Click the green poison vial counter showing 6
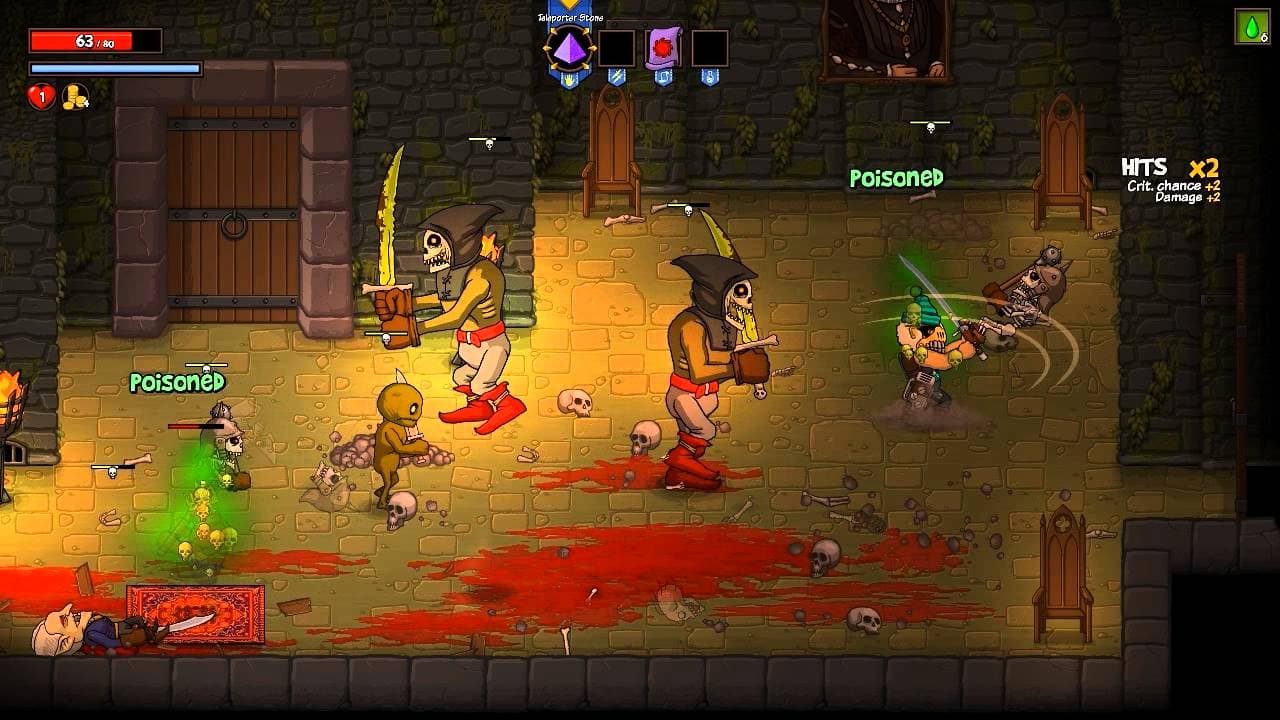The image size is (1280, 720). tap(1253, 28)
